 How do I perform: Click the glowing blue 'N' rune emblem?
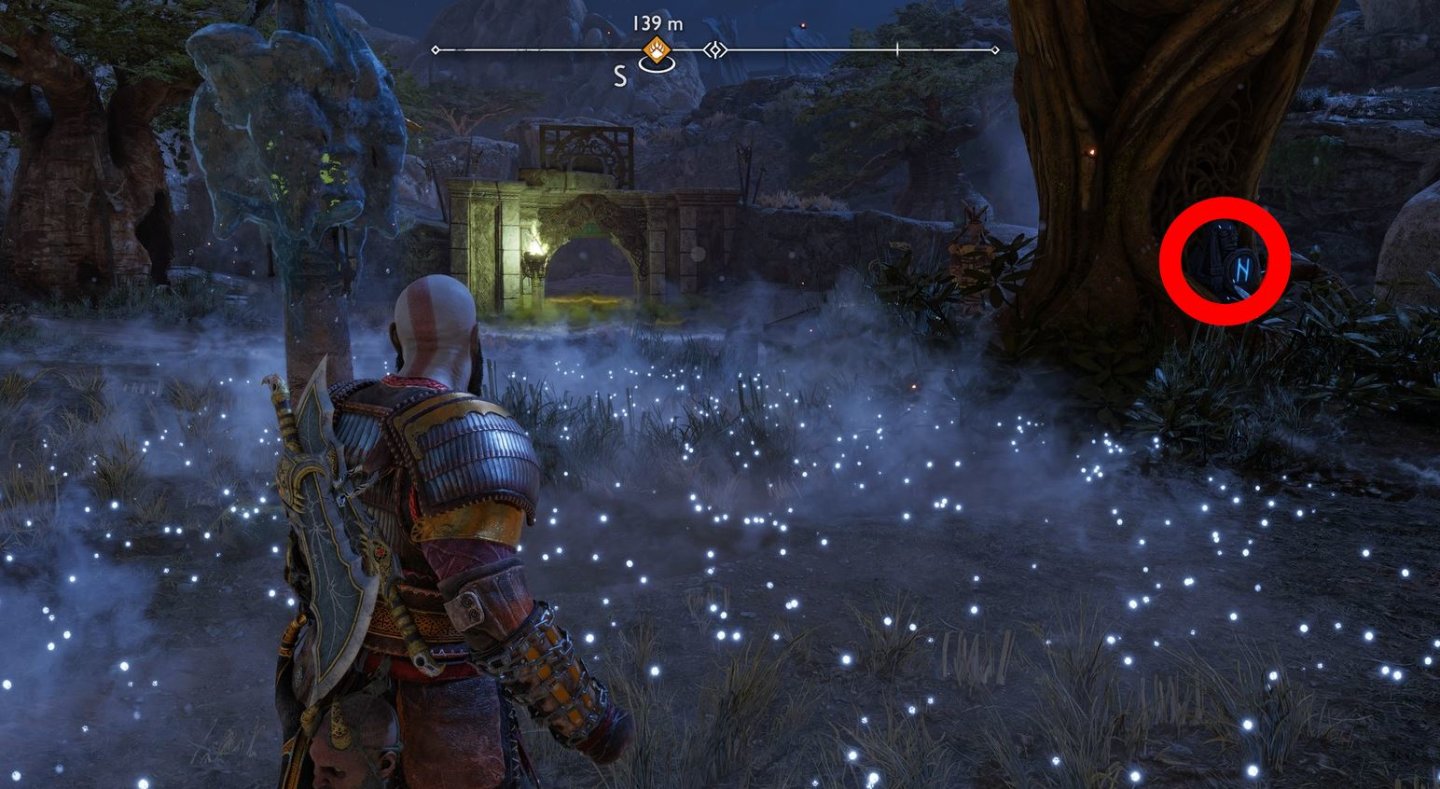coord(1243,268)
